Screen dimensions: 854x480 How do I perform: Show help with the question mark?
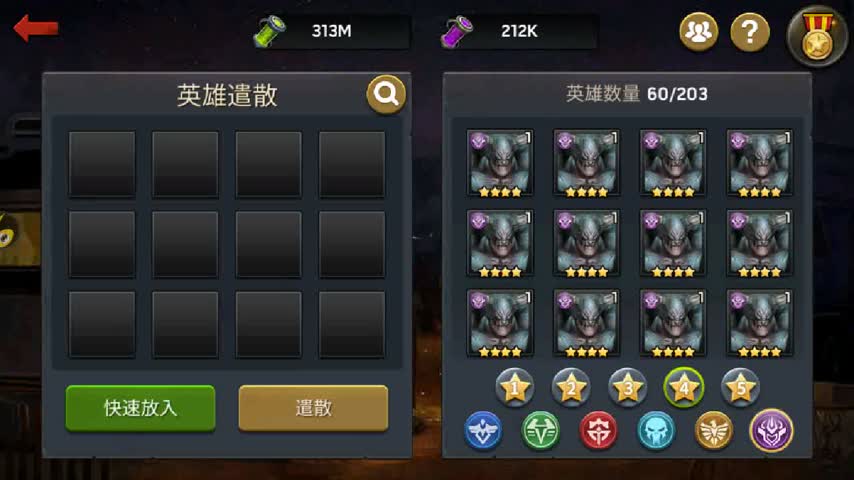[x=750, y=33]
